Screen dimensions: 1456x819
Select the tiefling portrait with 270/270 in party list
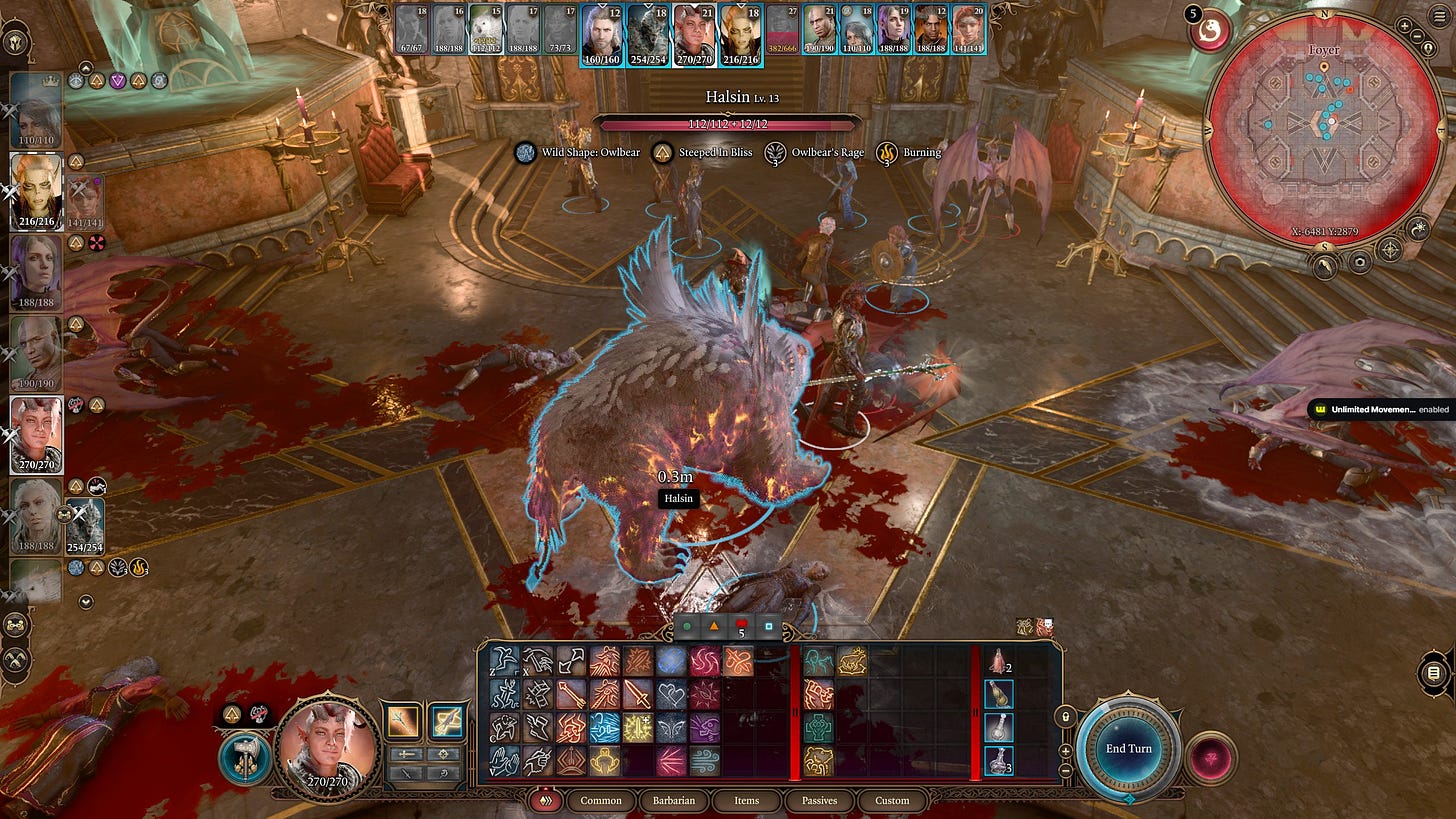(37, 435)
